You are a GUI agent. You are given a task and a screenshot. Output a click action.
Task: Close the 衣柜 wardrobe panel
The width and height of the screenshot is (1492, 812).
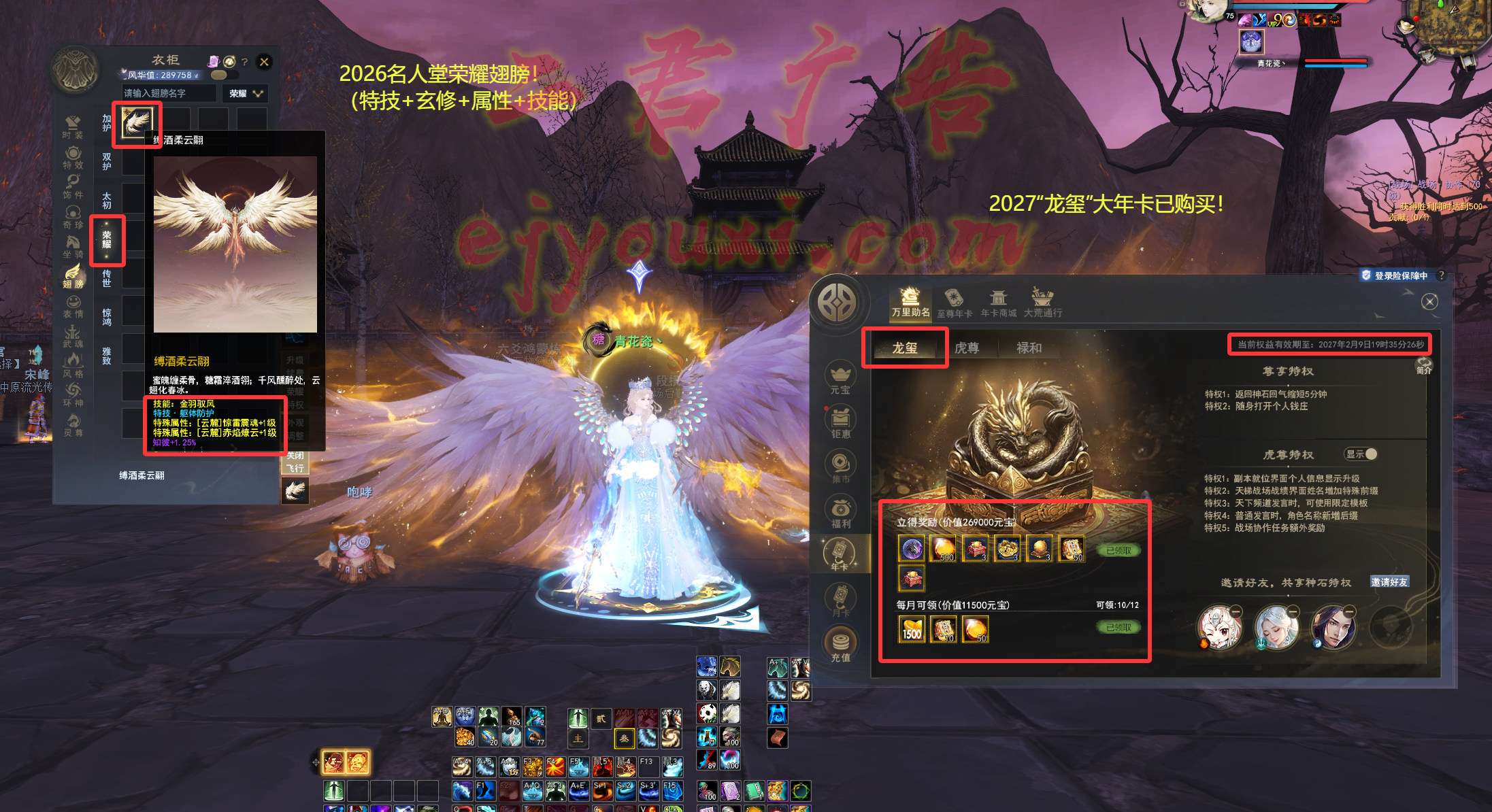pyautogui.click(x=264, y=62)
